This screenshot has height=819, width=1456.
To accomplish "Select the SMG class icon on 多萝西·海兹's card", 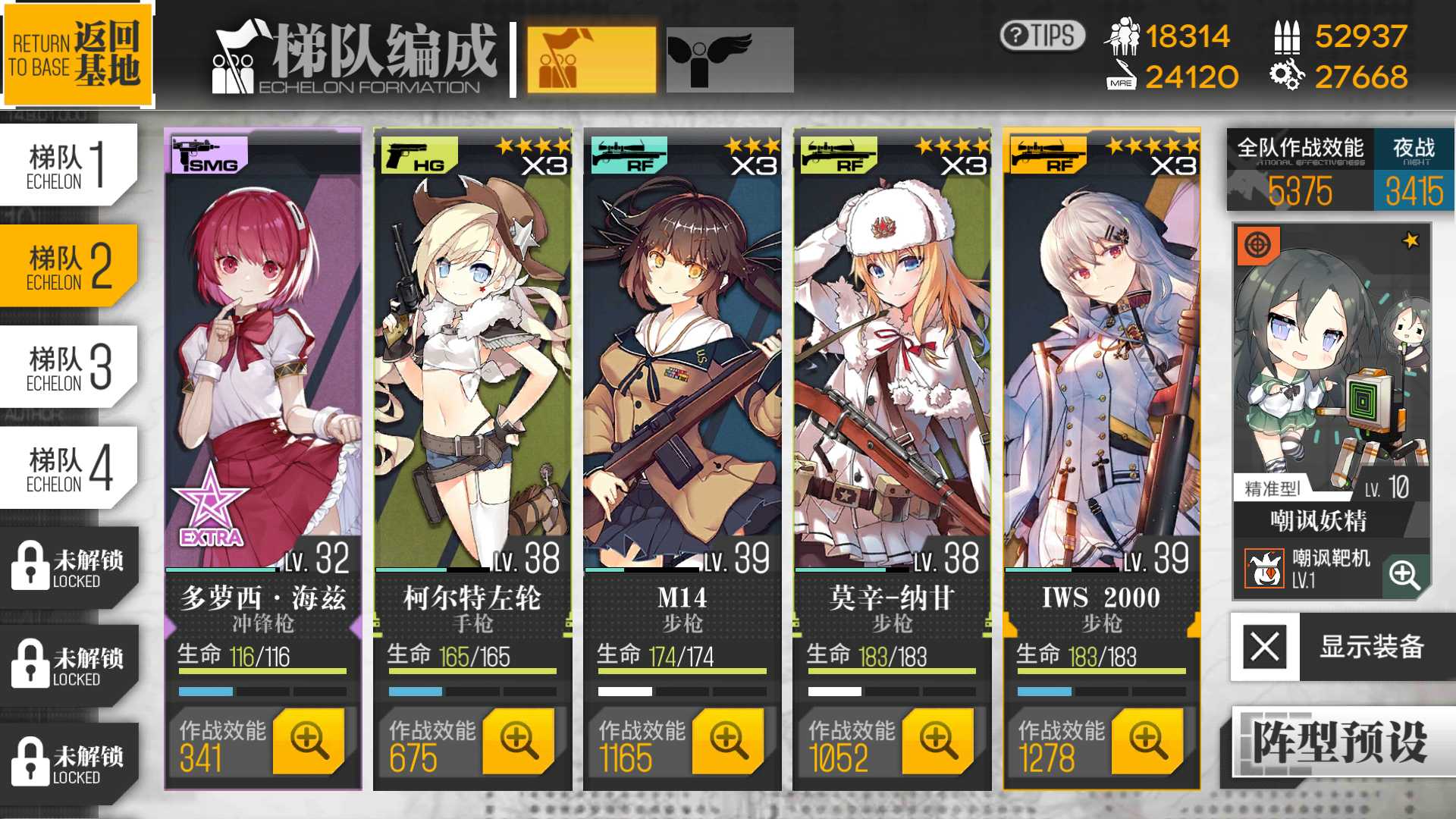I will click(206, 154).
